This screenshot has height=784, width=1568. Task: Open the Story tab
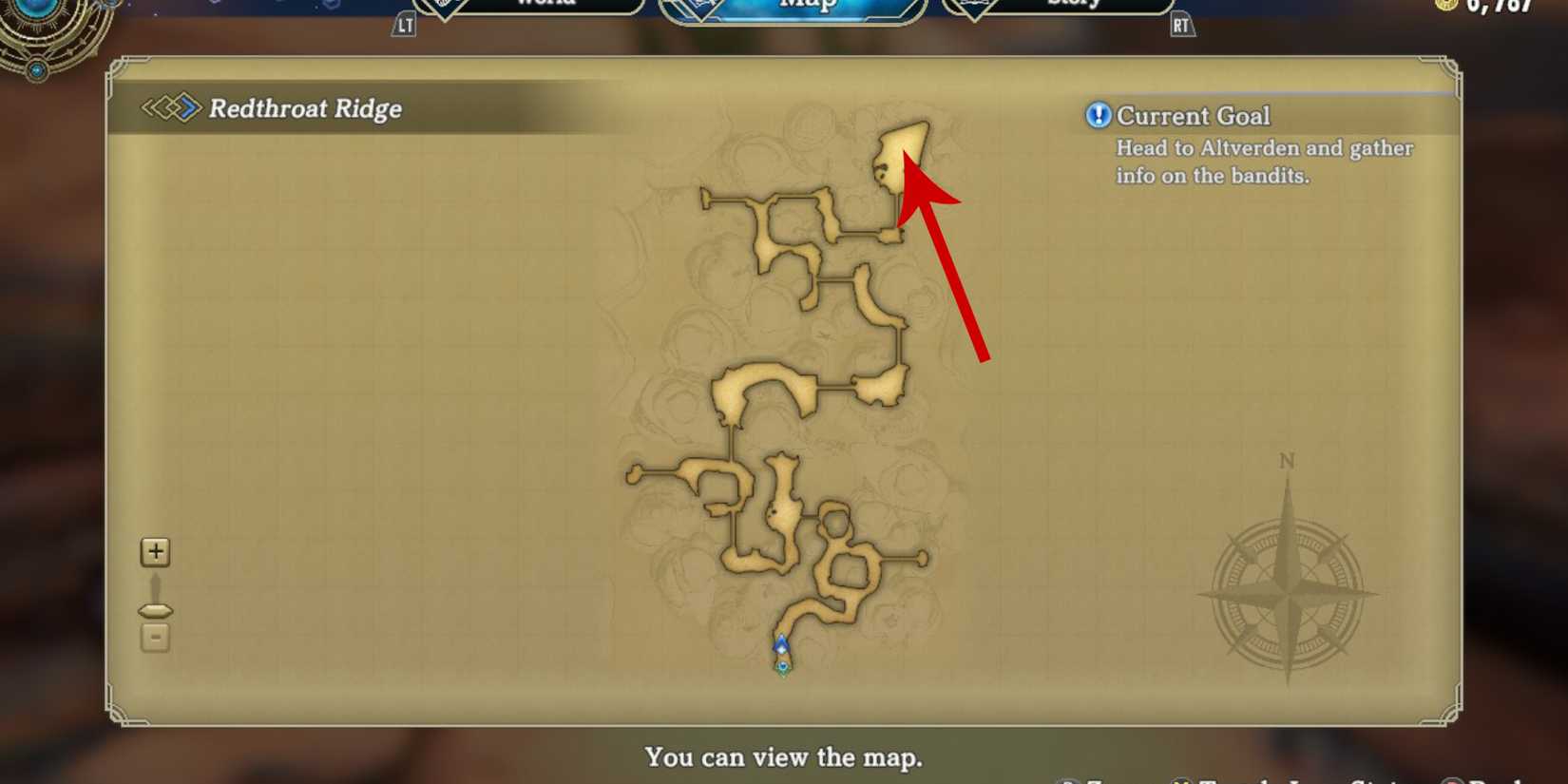[1069, 5]
